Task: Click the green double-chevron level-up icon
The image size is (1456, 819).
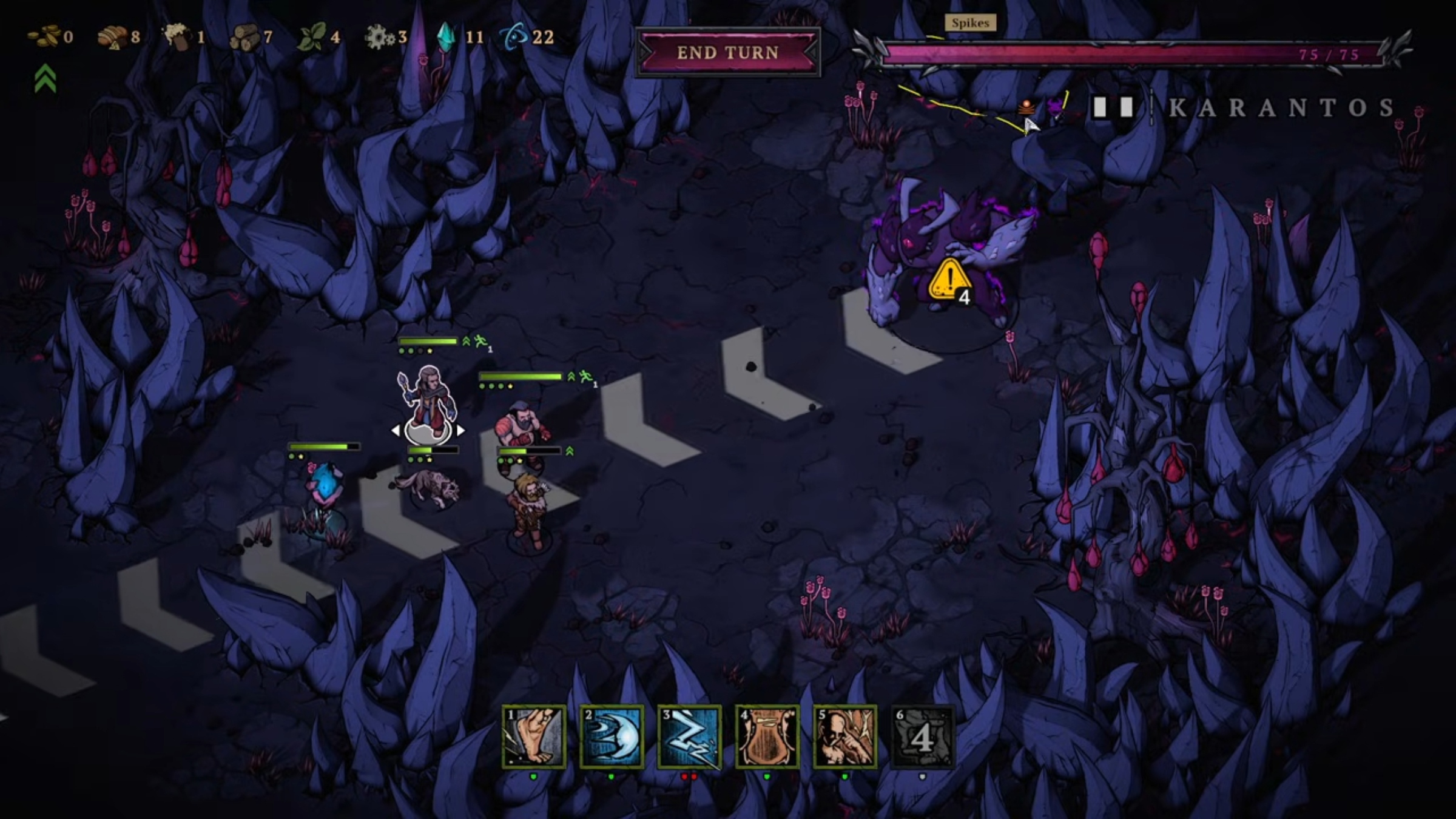Action: (45, 79)
